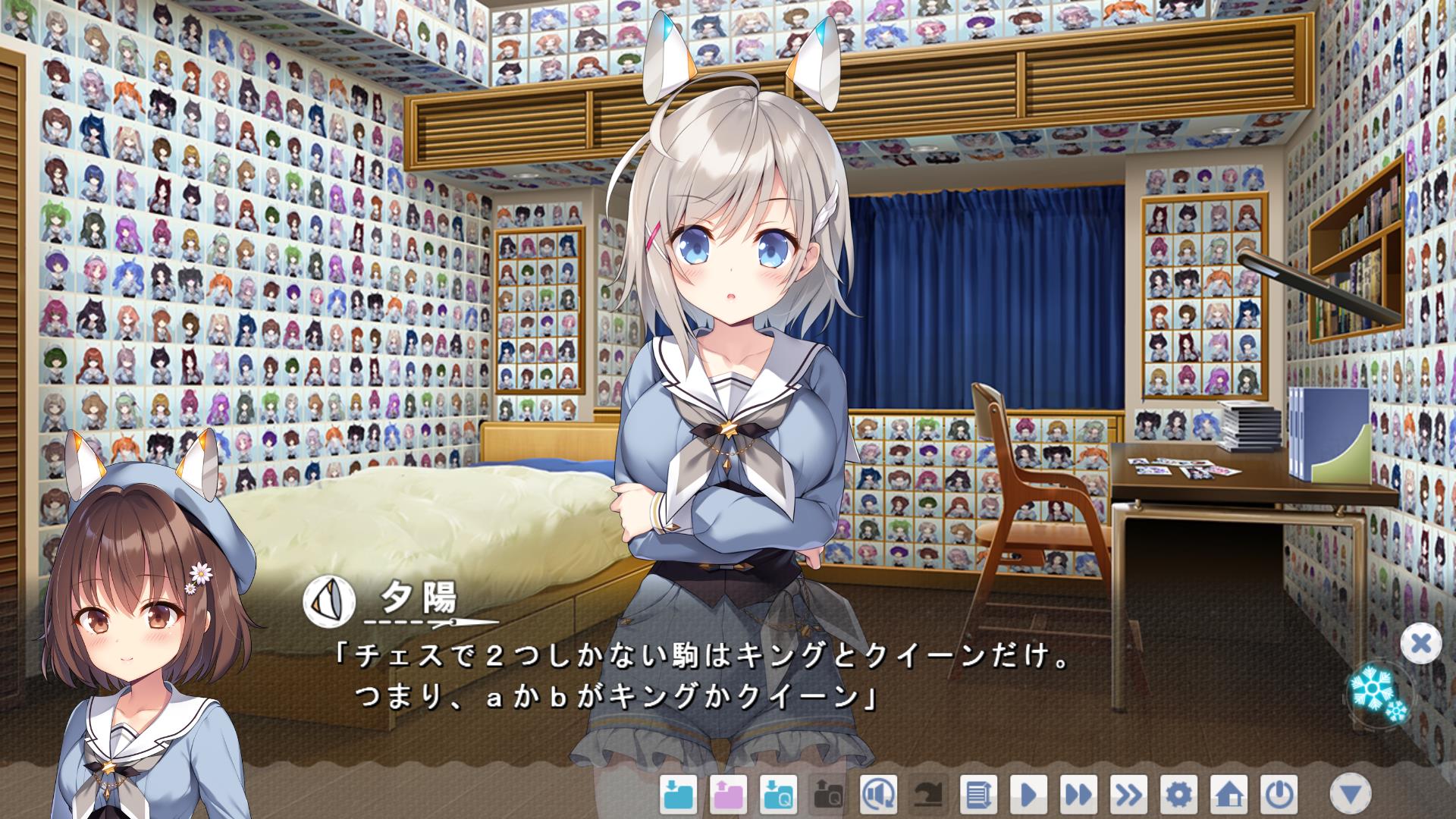Collapse the toolbar with the down triangle
Screen dimensions: 1456x819
[x=1351, y=794]
